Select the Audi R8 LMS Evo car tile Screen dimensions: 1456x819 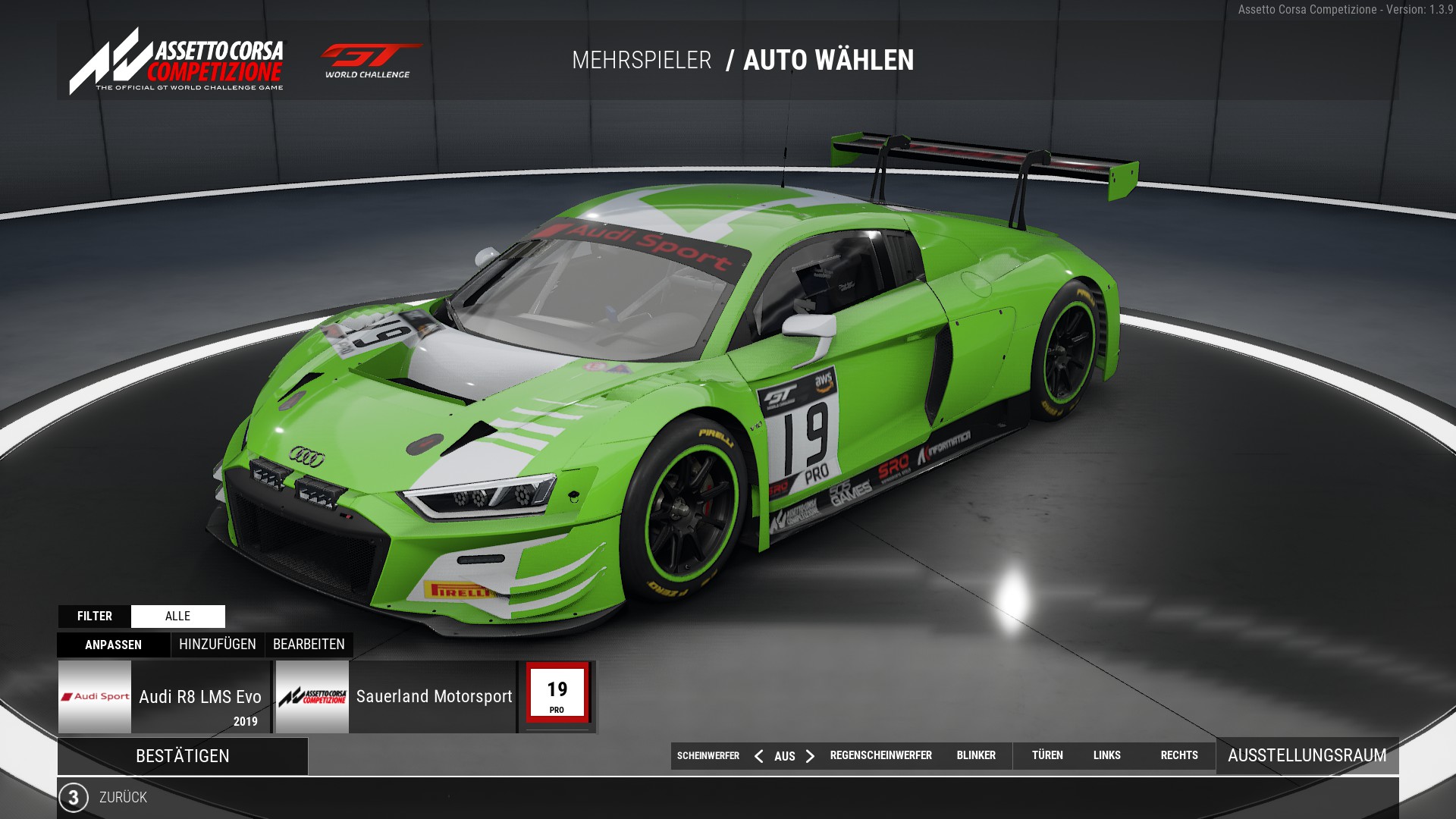[x=165, y=697]
